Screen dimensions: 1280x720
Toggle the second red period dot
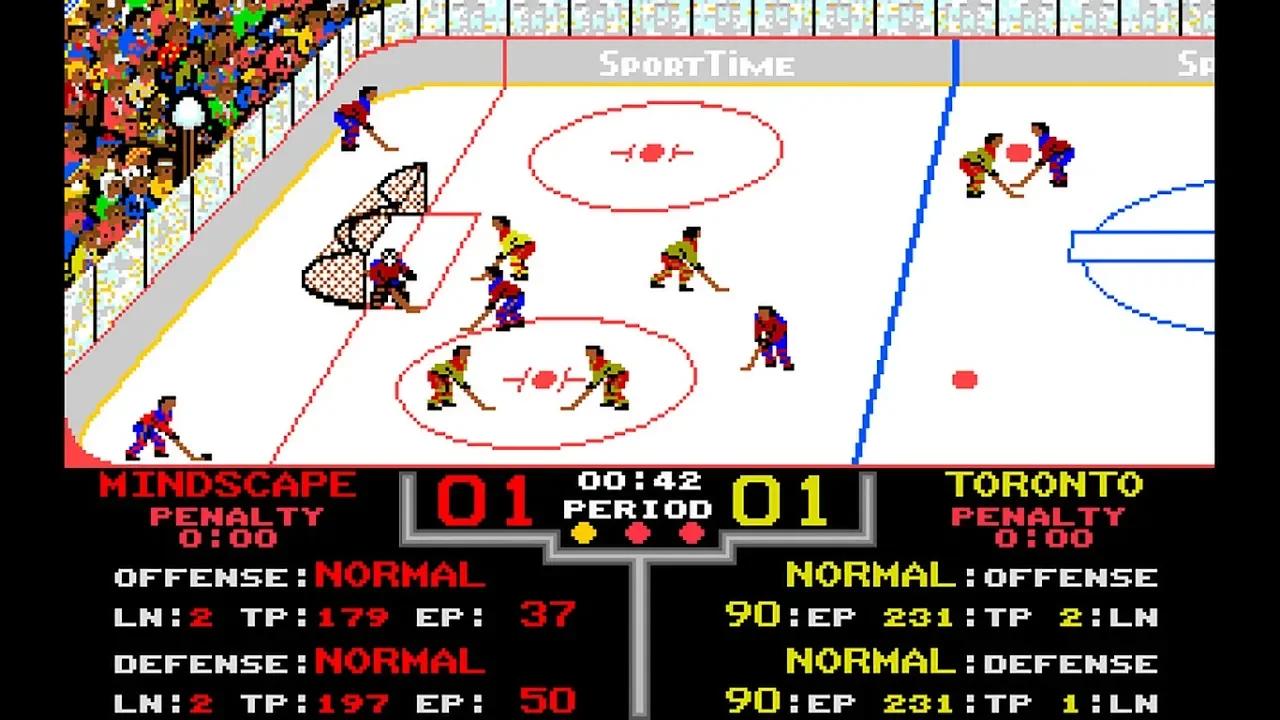point(691,534)
